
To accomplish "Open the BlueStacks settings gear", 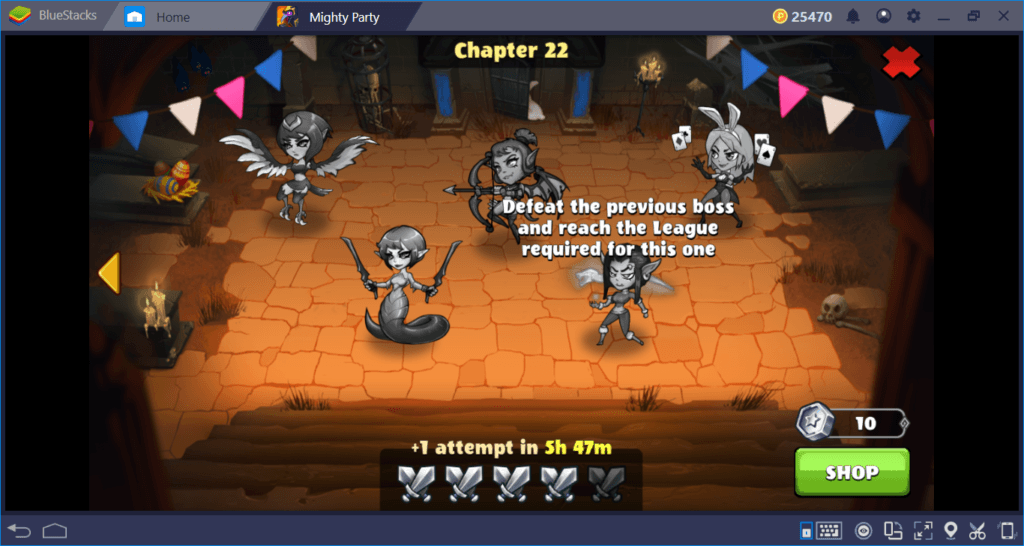I will point(913,16).
